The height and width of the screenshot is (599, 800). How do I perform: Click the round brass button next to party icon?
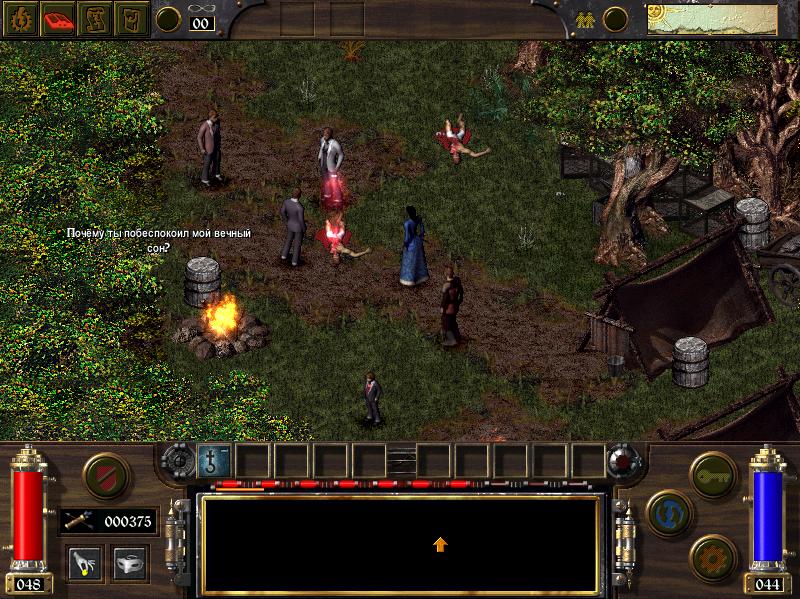point(617,18)
